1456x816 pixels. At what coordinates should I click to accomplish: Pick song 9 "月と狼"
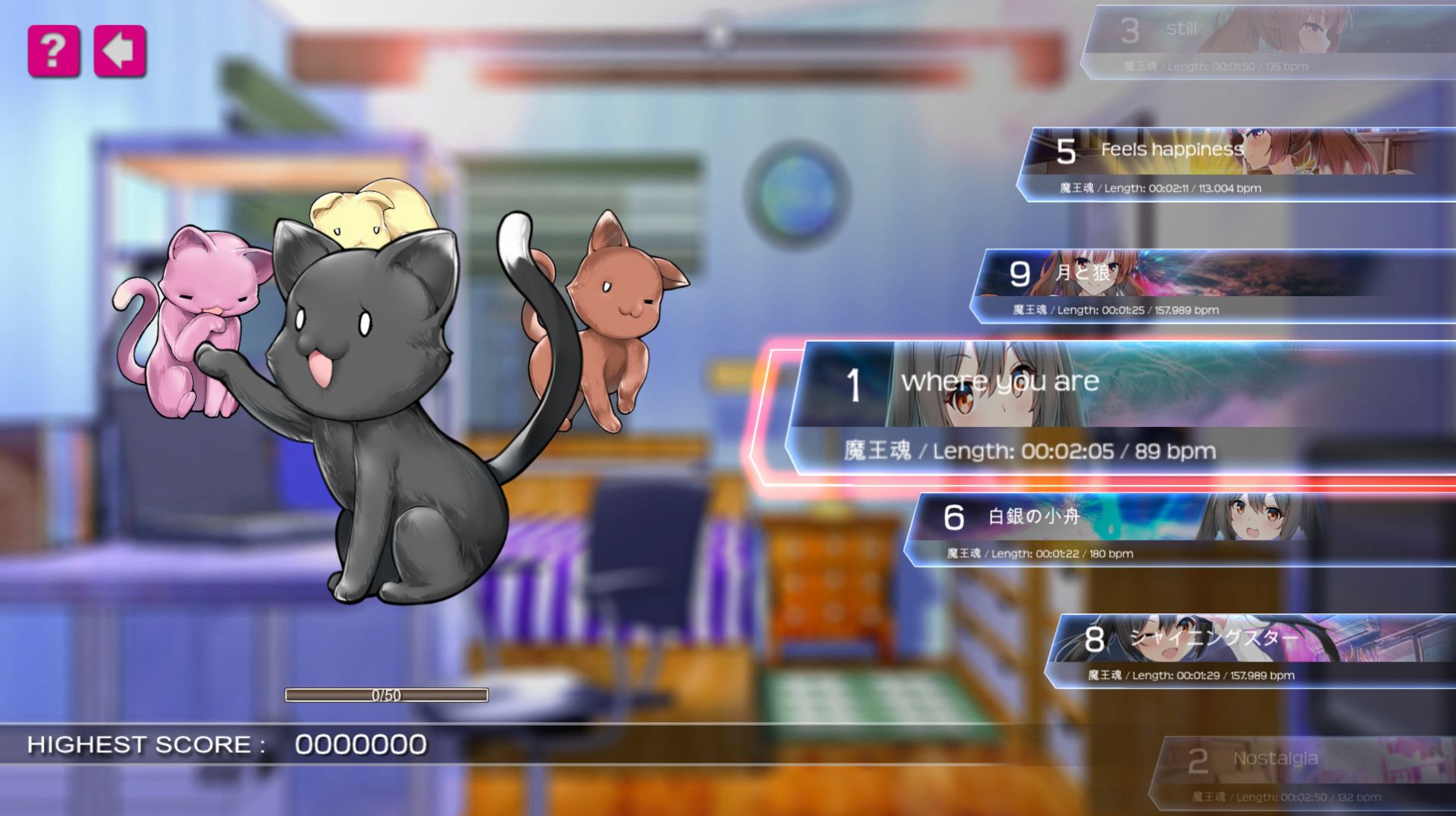click(x=1211, y=285)
